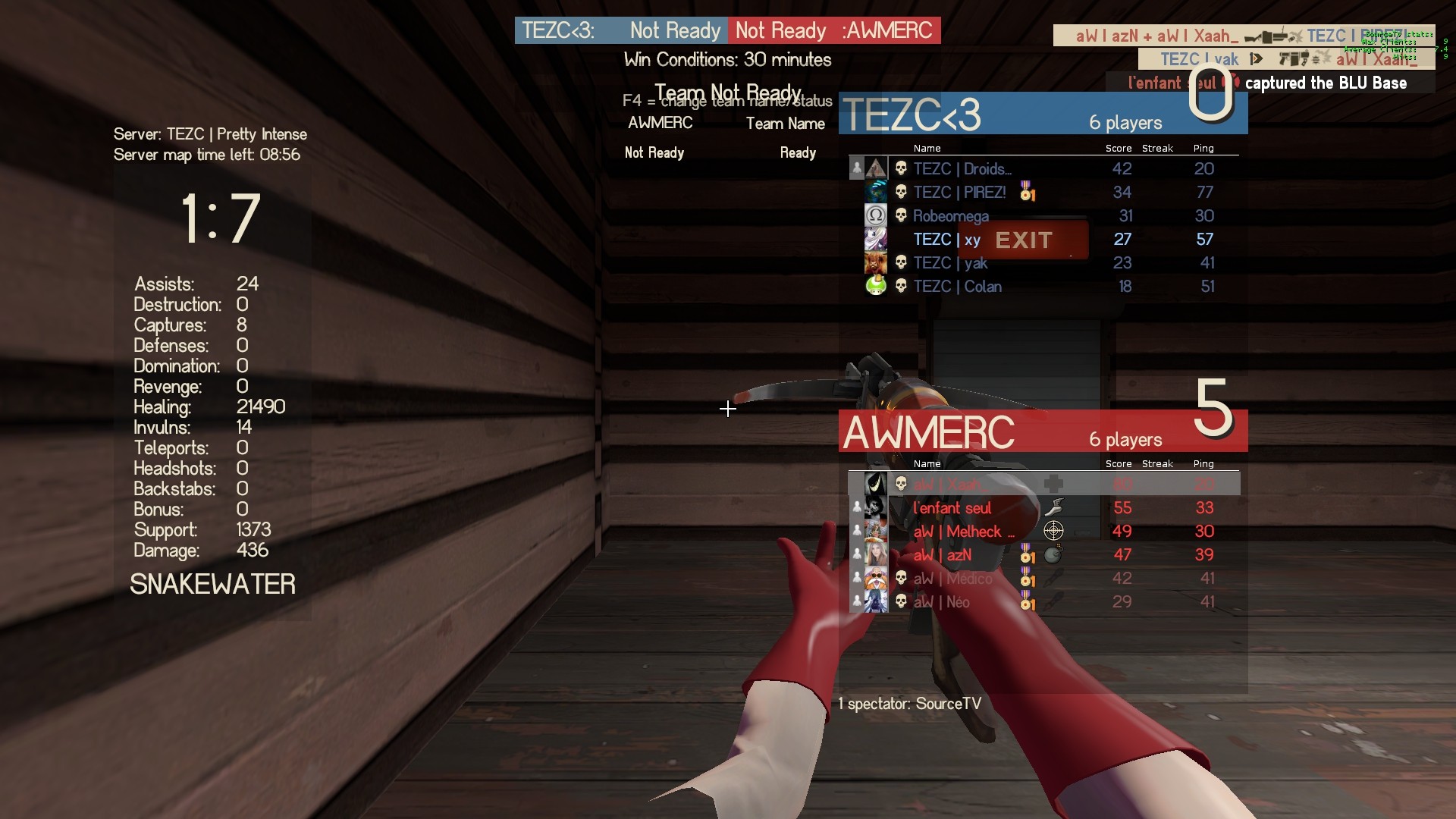Pick aW | Médico from the list
Image resolution: width=1456 pixels, height=819 pixels.
tap(952, 579)
